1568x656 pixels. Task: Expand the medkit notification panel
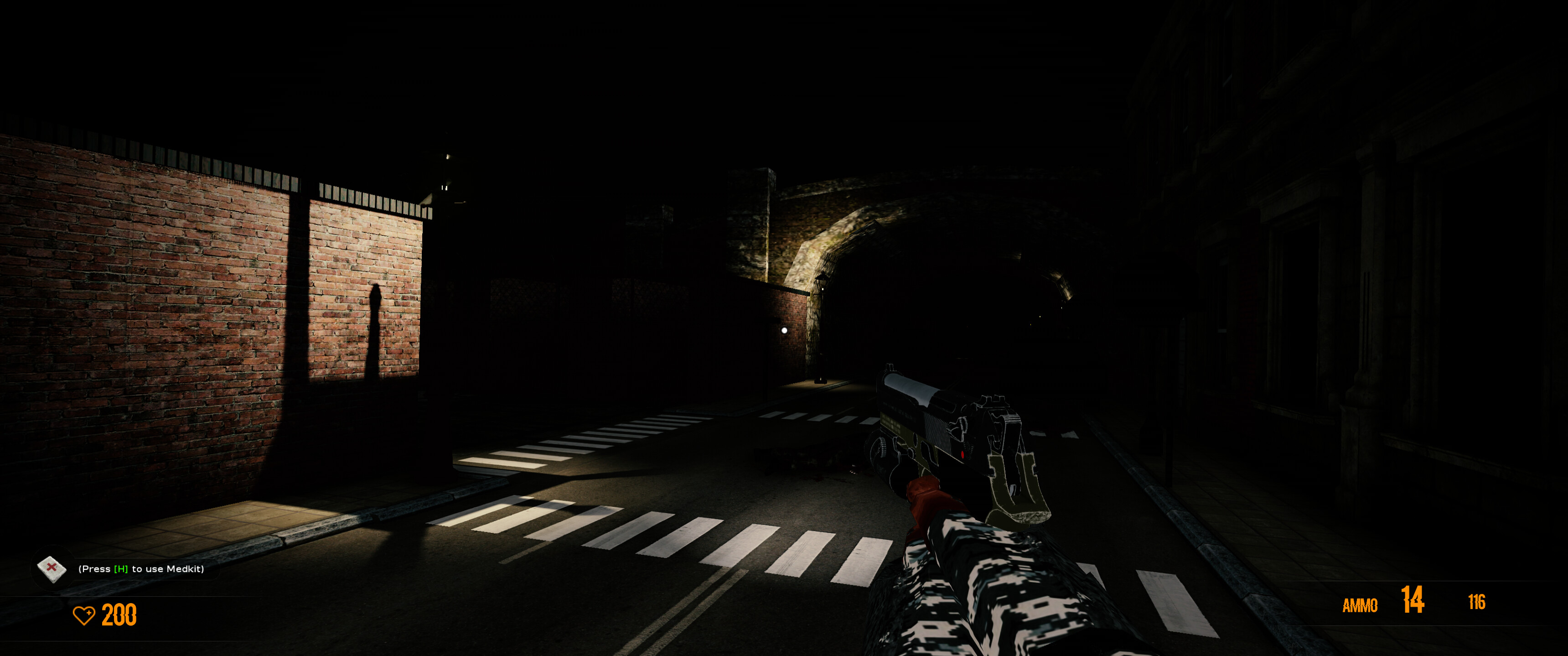click(140, 569)
